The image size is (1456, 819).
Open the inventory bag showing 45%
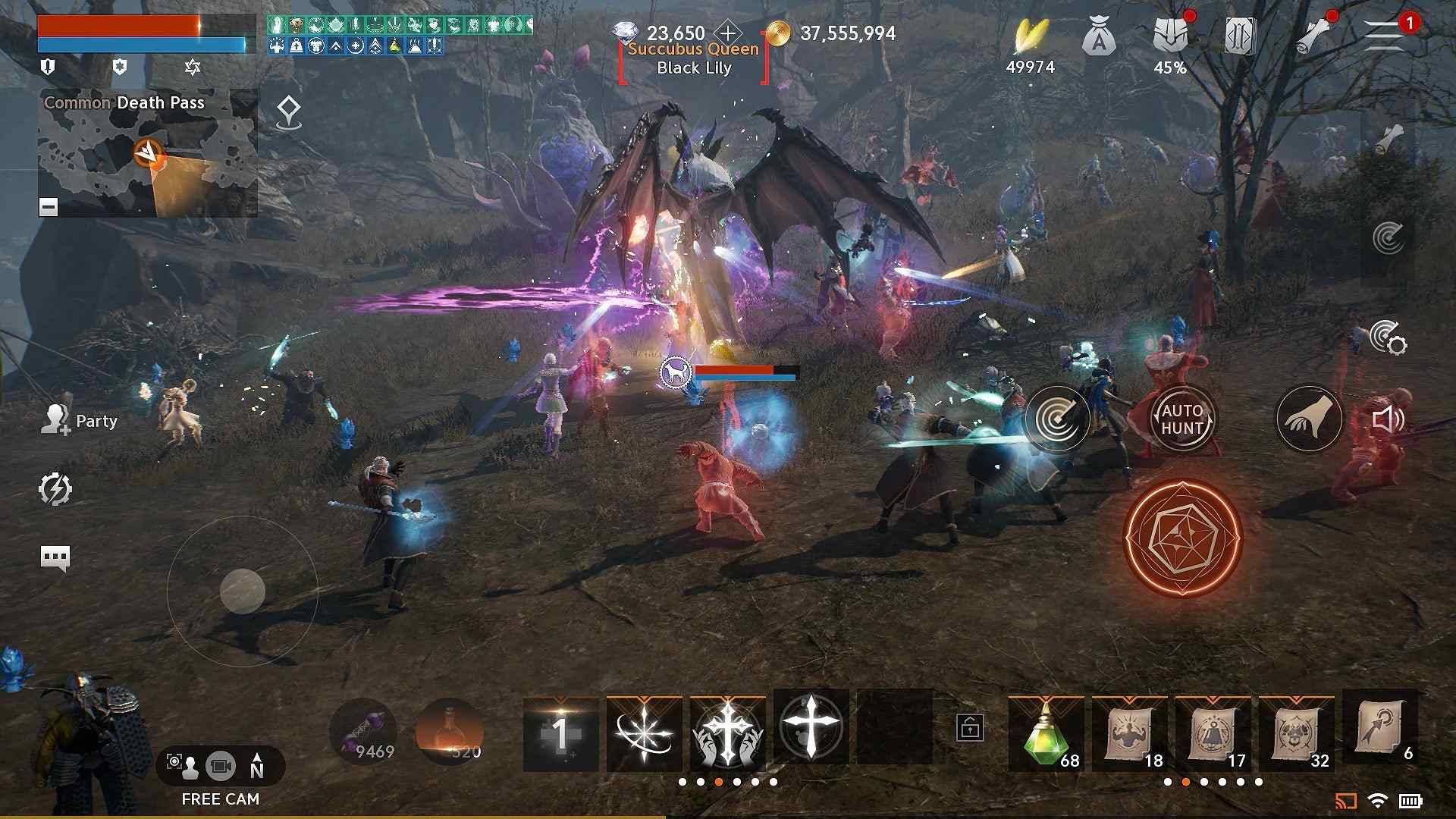tap(1170, 38)
